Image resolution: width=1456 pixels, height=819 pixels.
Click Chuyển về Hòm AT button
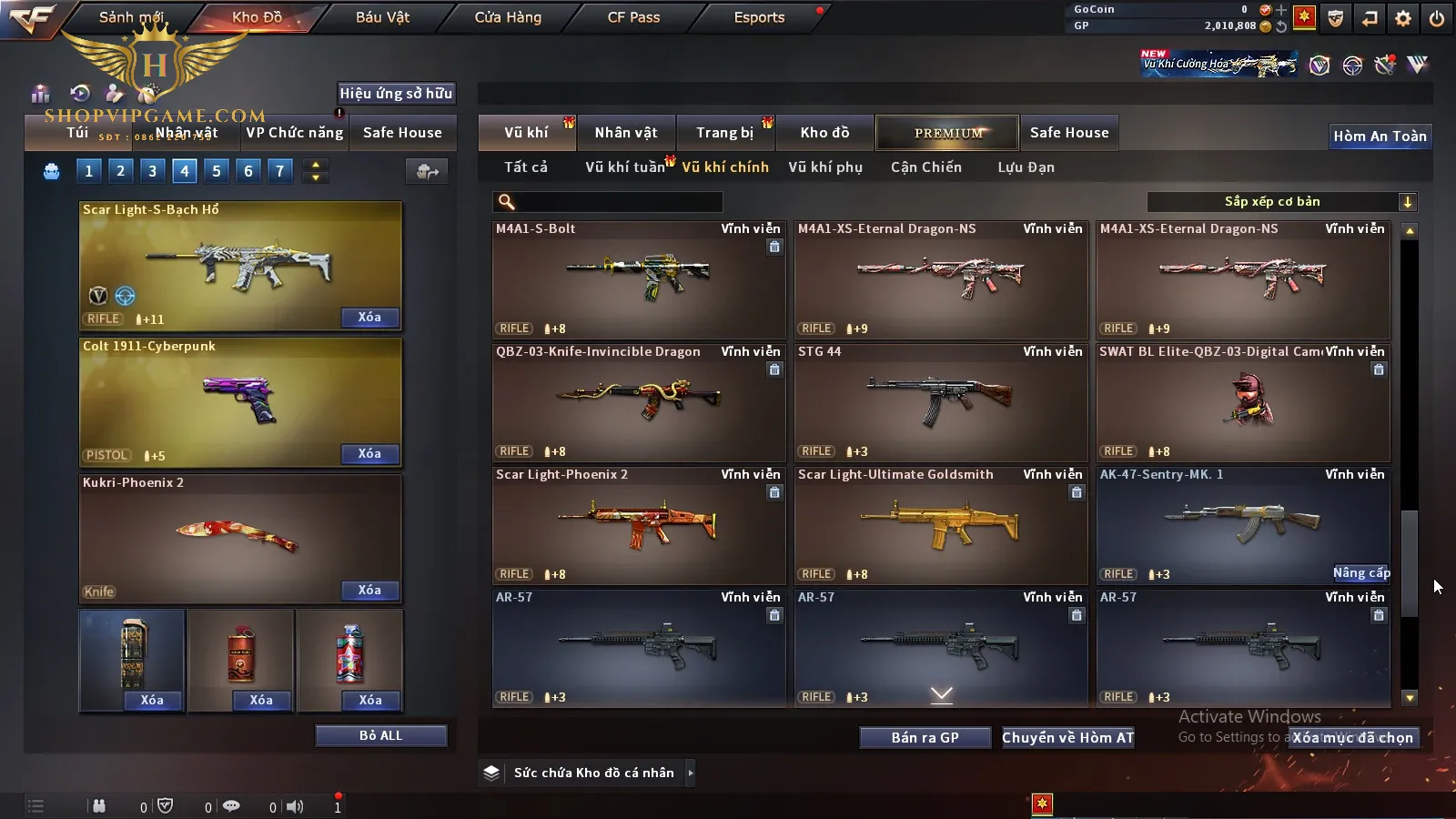coord(1068,737)
